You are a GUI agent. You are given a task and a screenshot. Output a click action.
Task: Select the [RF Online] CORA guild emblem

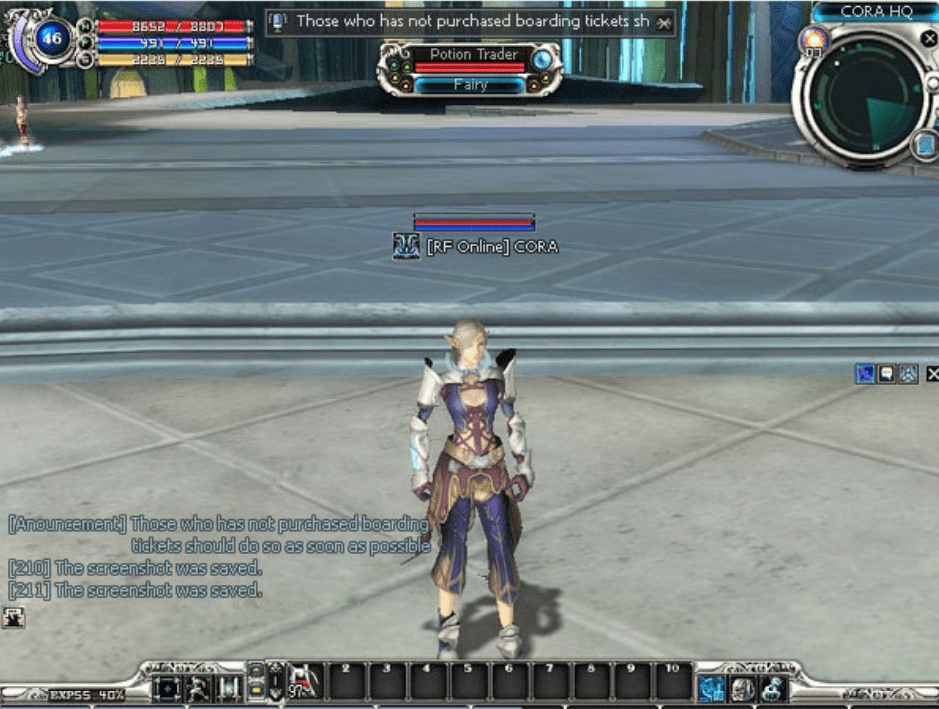[407, 246]
